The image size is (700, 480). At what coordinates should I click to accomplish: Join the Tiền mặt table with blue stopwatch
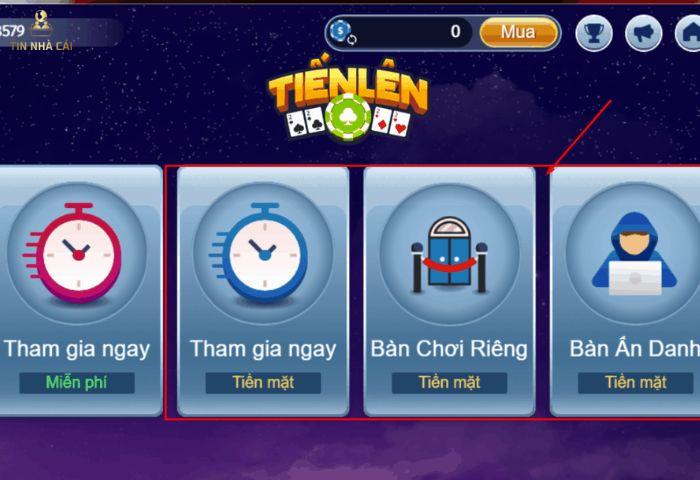(x=263, y=290)
